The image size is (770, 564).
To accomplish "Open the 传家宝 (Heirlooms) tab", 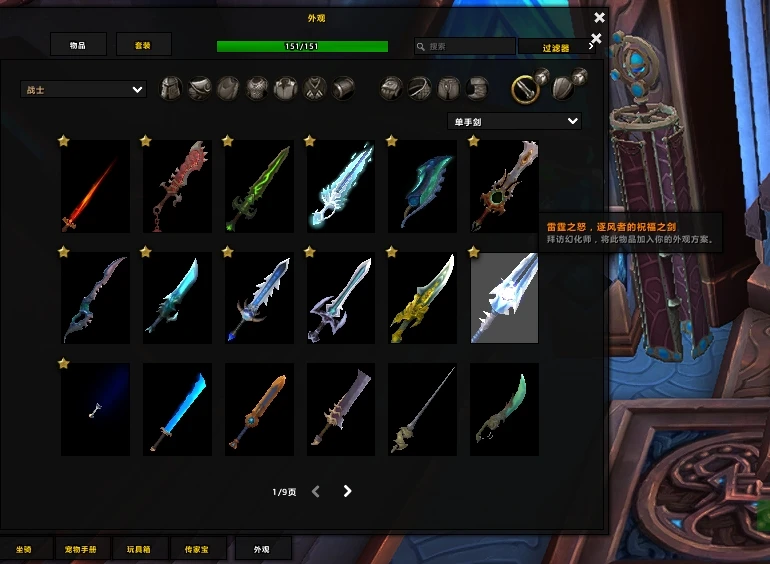I will [199, 549].
